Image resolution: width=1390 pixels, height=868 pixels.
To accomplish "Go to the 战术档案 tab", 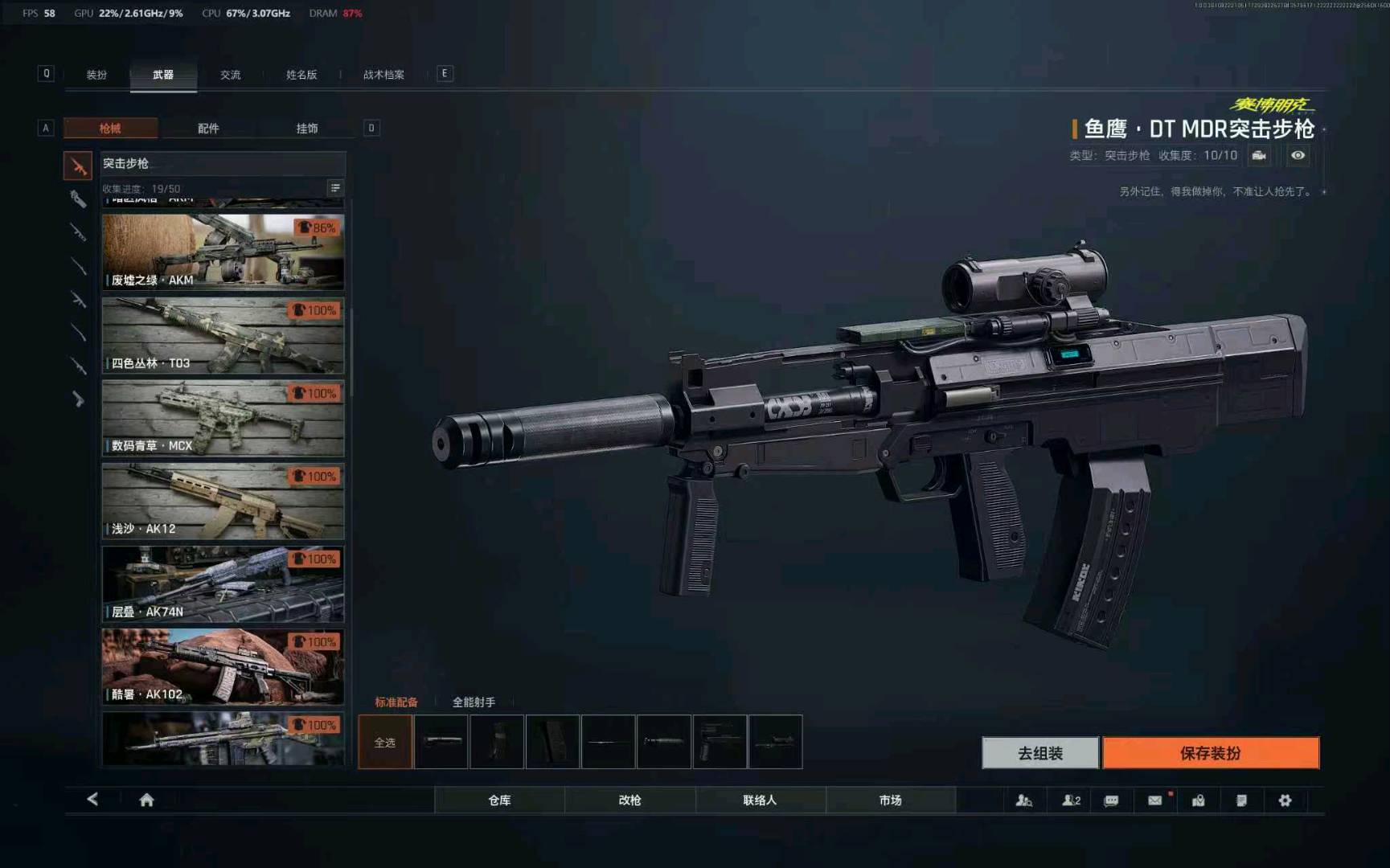I will point(383,75).
